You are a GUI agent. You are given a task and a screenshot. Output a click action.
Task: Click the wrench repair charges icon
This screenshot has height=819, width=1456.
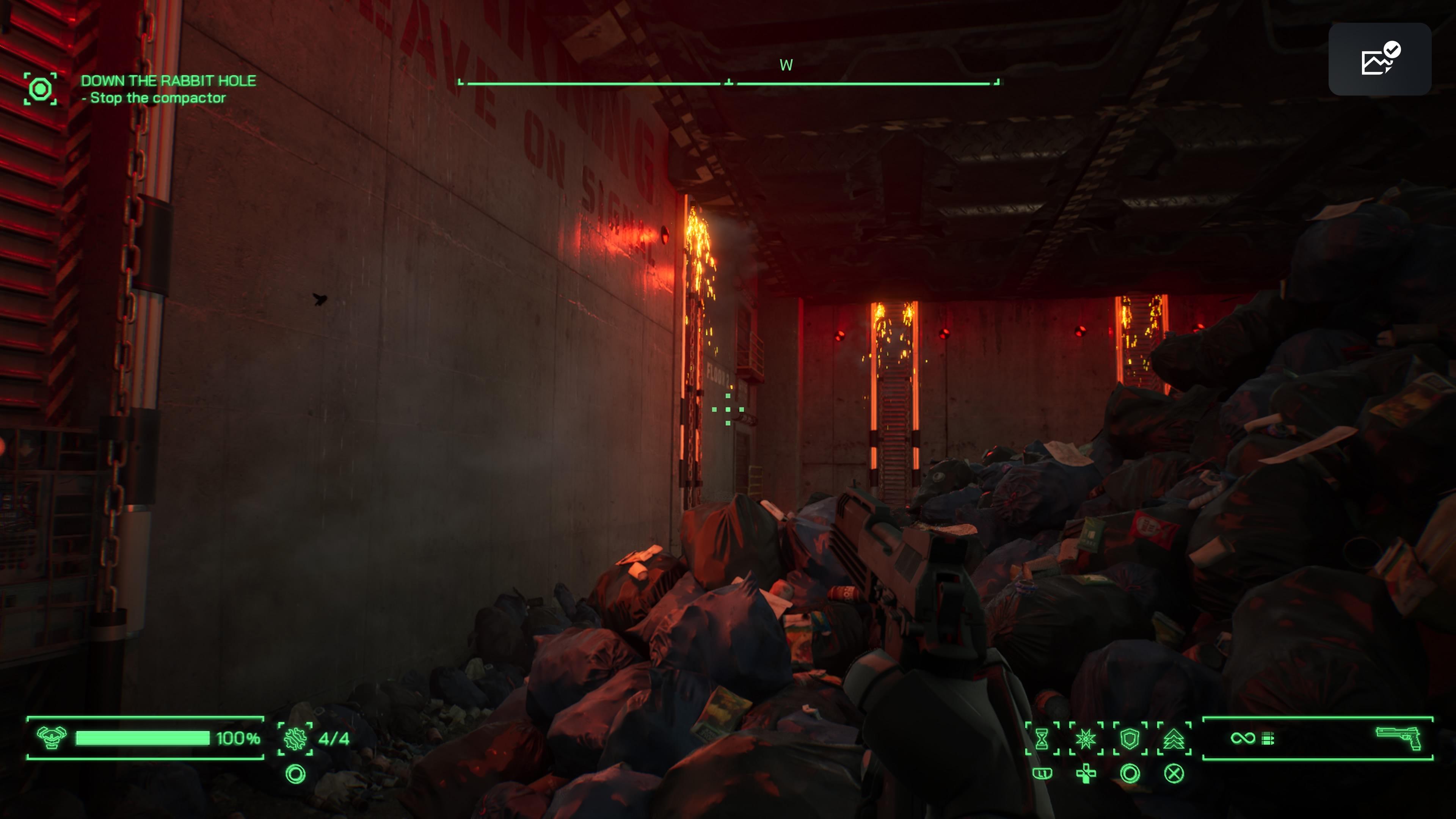[295, 738]
